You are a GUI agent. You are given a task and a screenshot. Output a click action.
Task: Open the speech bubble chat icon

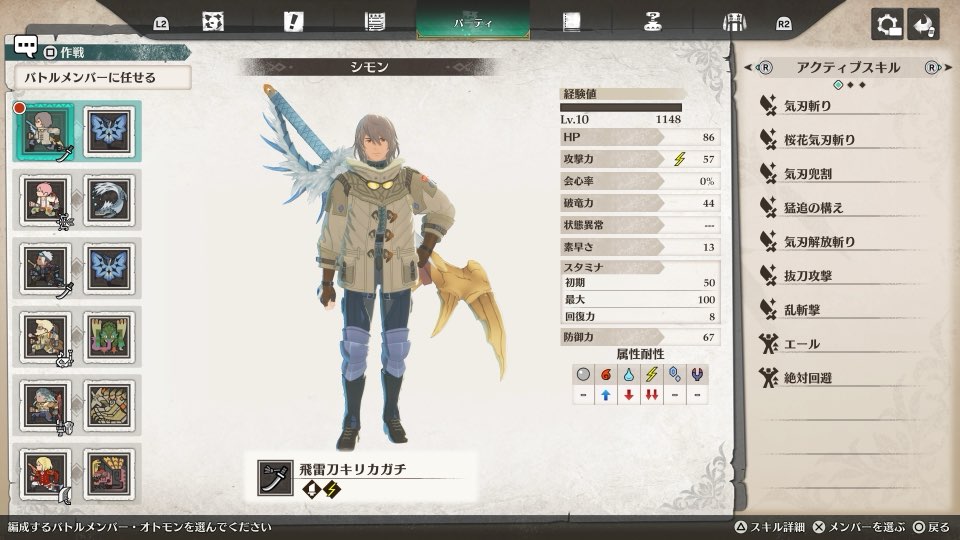[26, 47]
